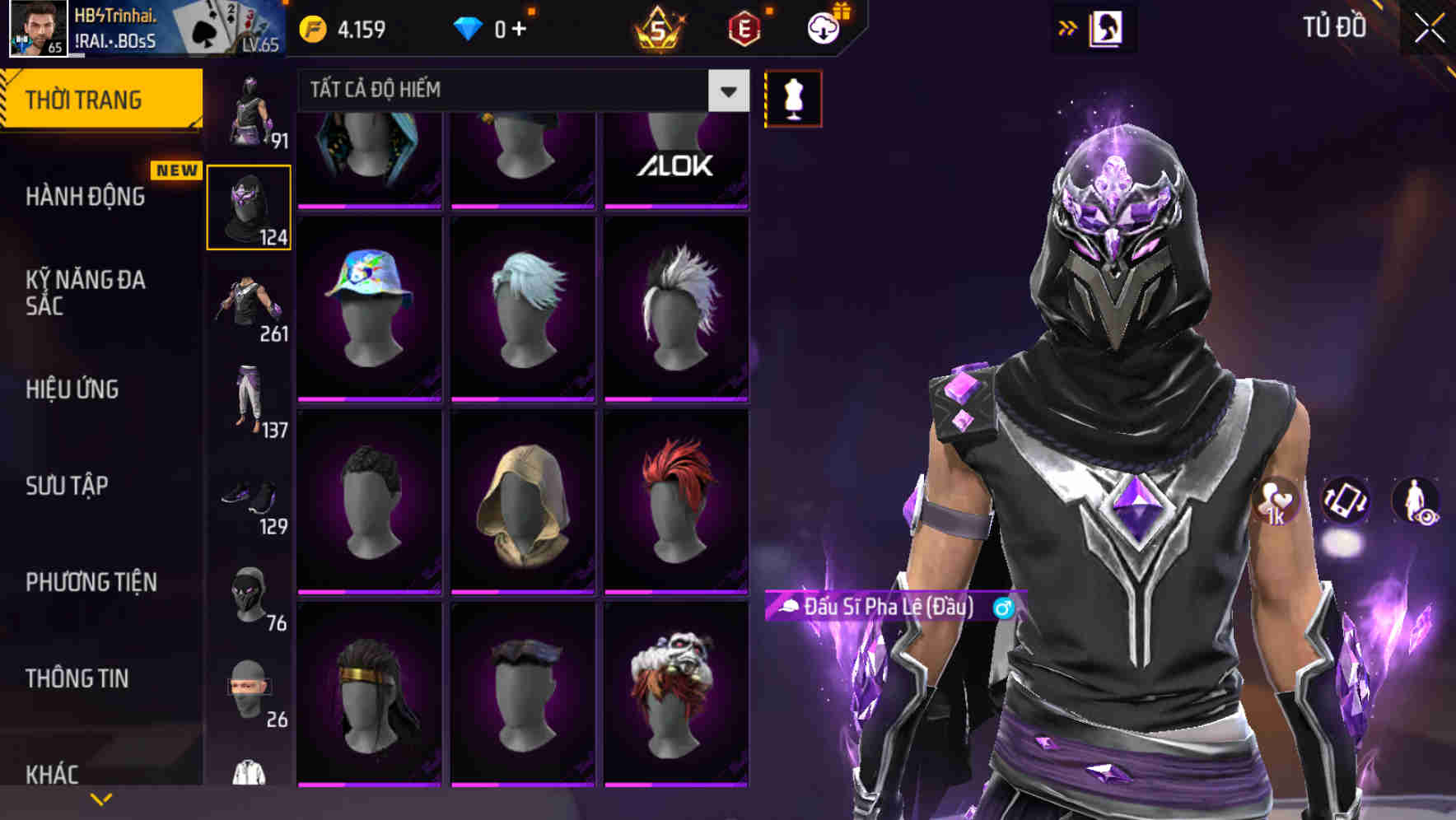This screenshot has height=820, width=1456.
Task: Collapse the panel using the double-arrow chevrons
Action: point(1068,27)
